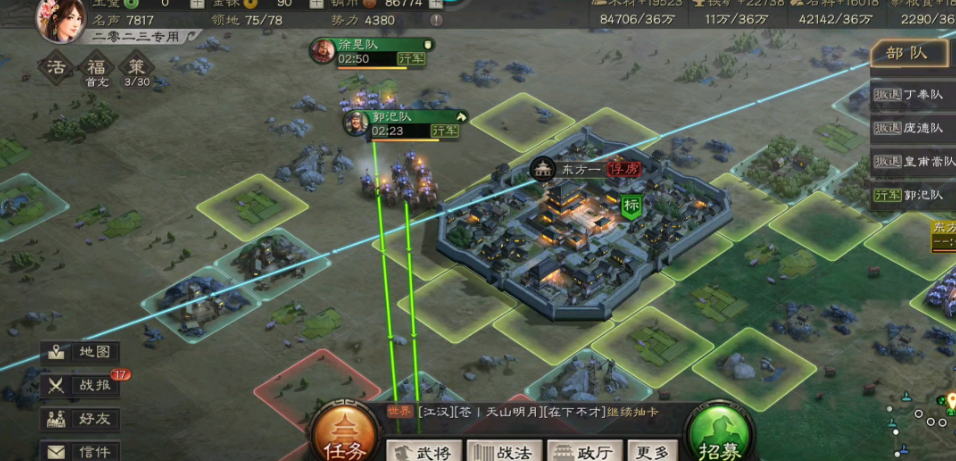Viewport: 956px width, 461px height.
Task: Open the 策 strategy icon
Action: point(136,68)
